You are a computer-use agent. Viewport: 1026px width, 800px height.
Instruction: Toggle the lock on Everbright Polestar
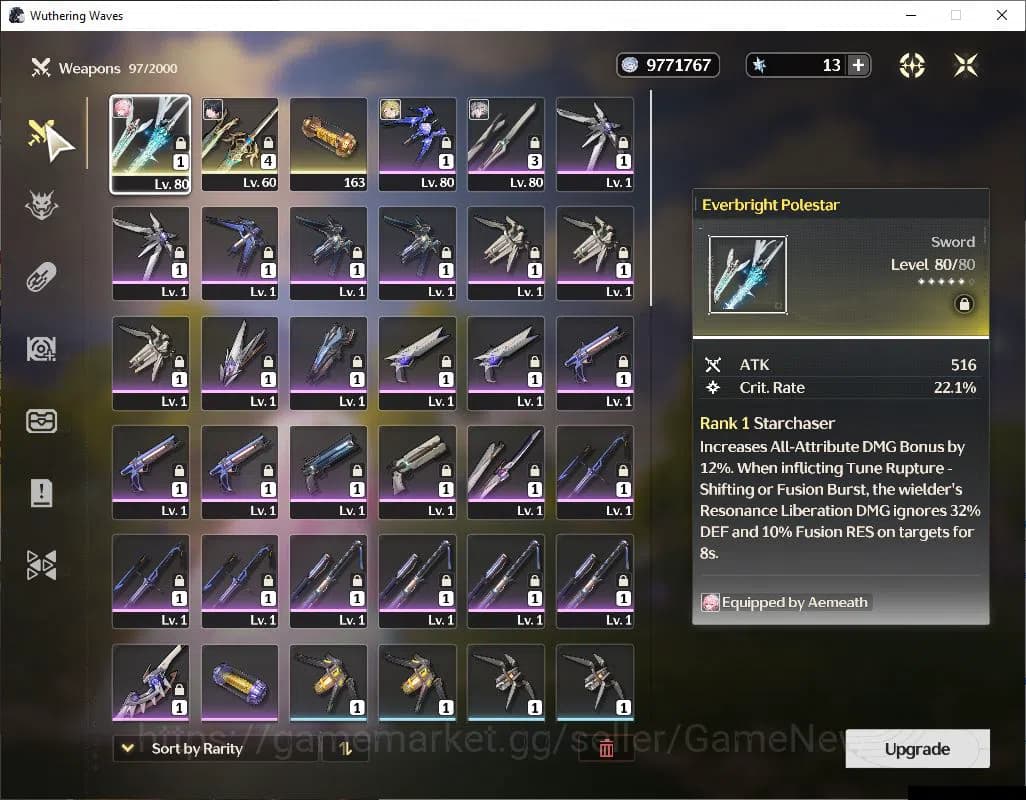tap(964, 304)
